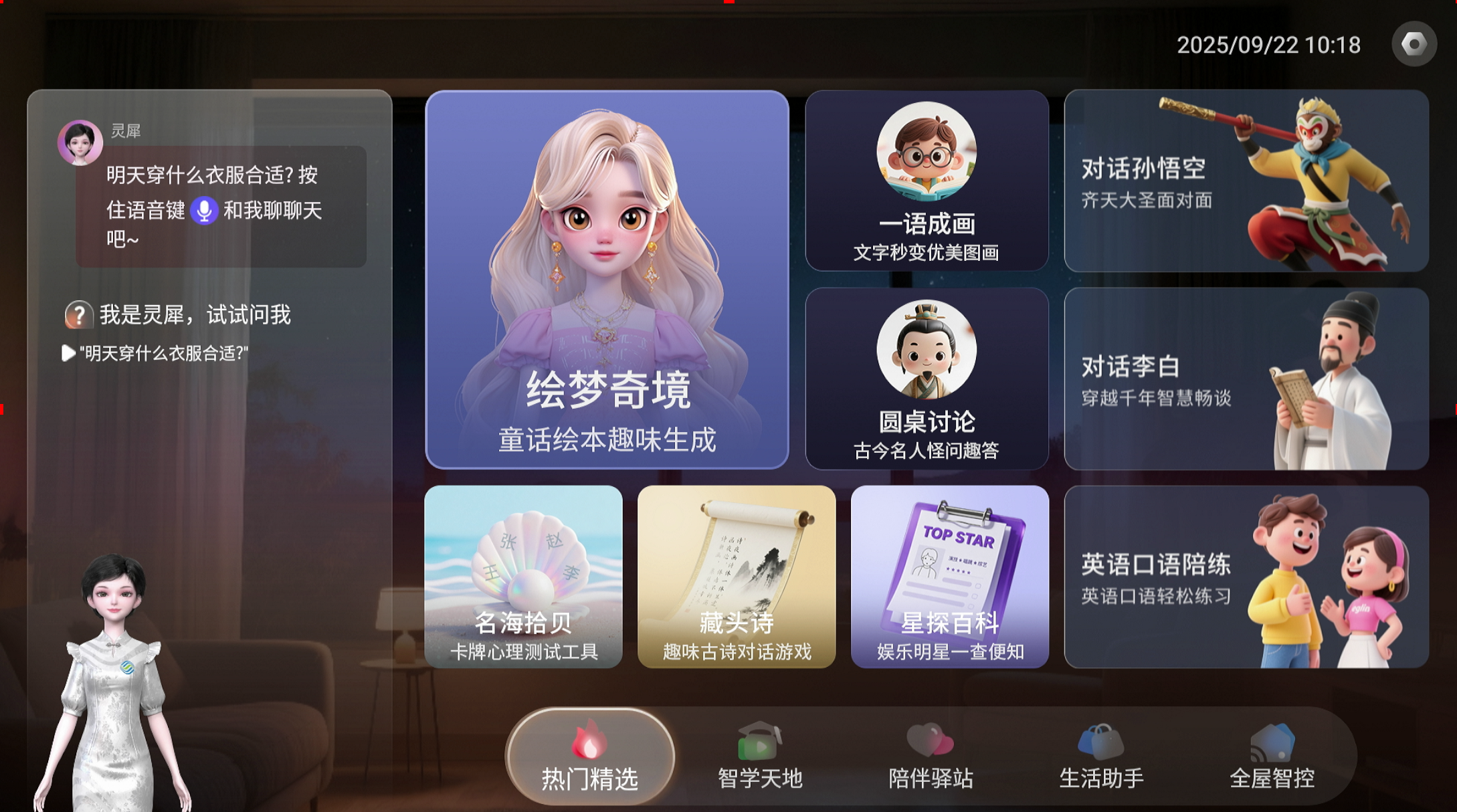
Task: Show the 全屋智控 smart home tab
Action: (x=1272, y=757)
